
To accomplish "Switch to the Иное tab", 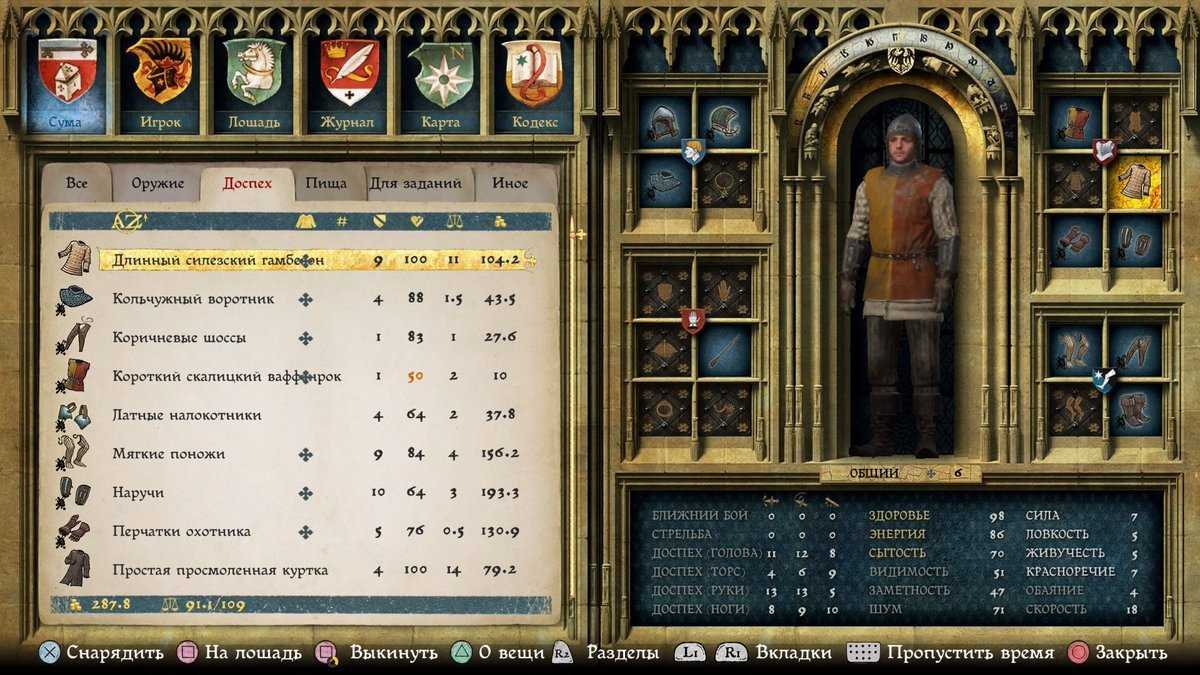I will (x=510, y=184).
